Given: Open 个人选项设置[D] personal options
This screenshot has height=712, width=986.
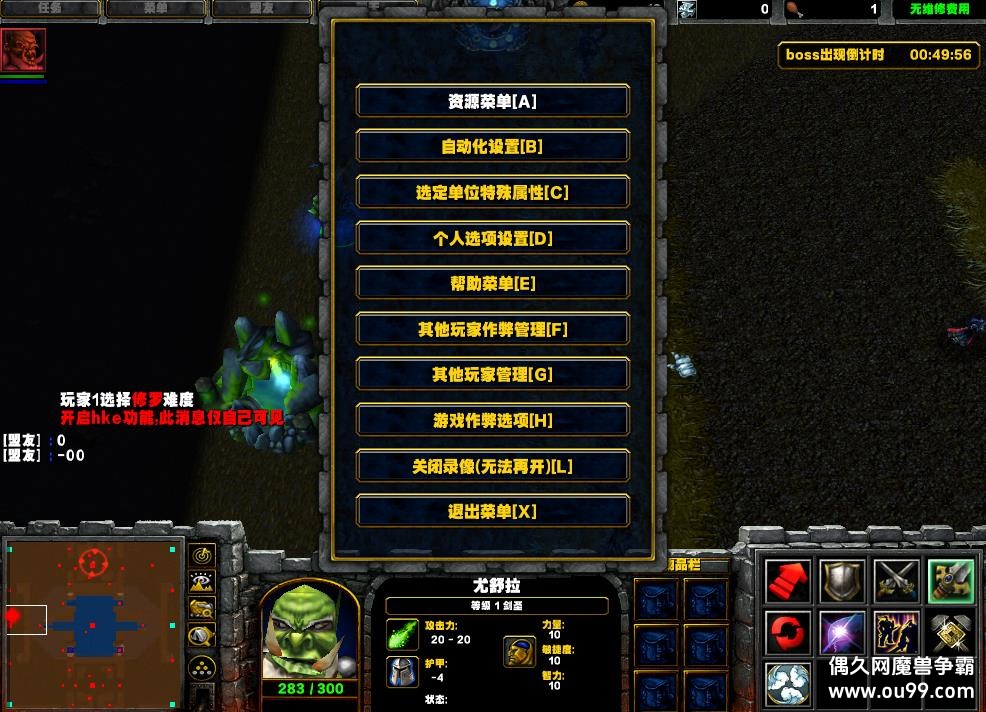Looking at the screenshot, I should tap(492, 238).
